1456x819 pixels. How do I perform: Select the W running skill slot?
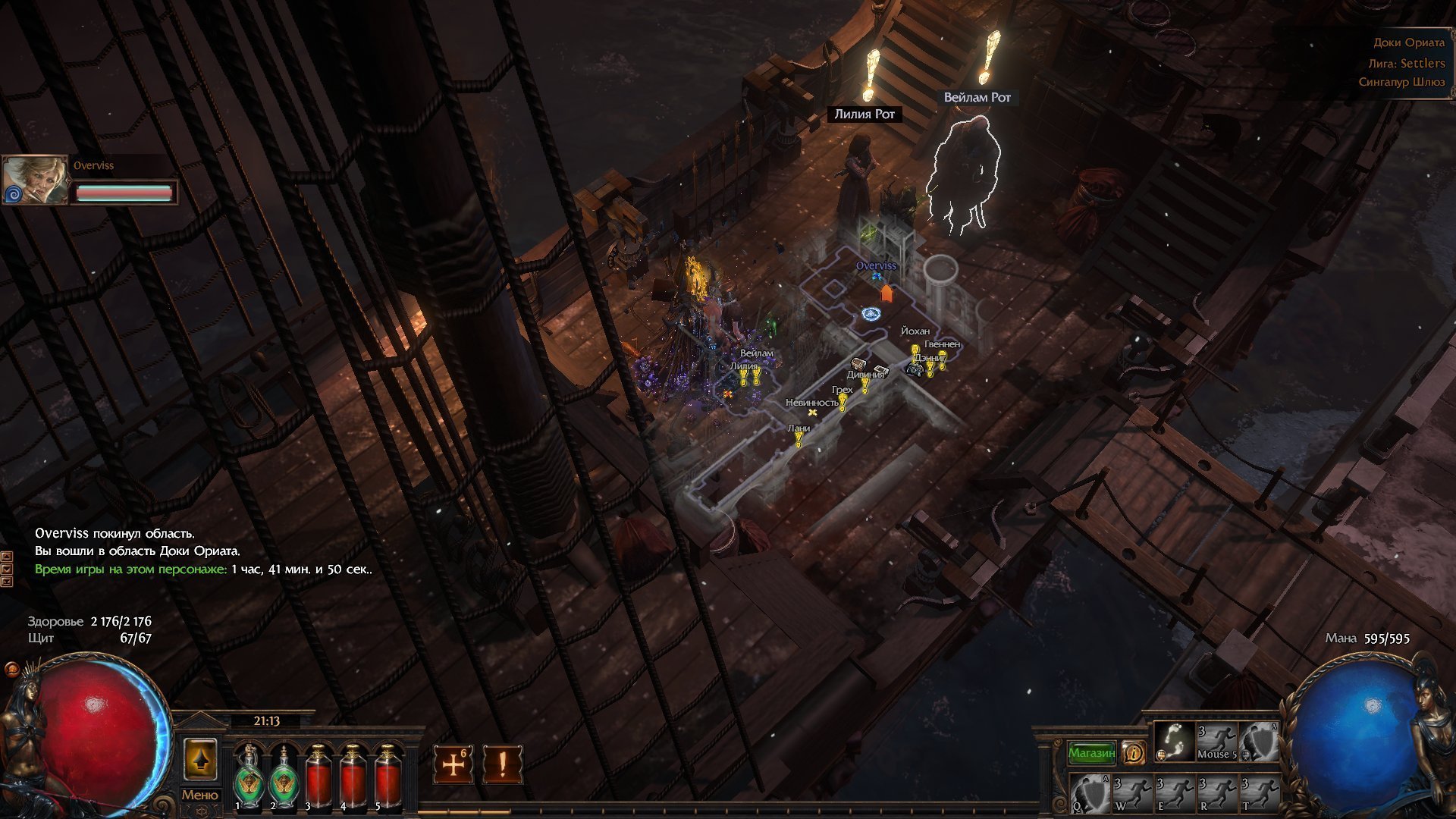(1132, 793)
